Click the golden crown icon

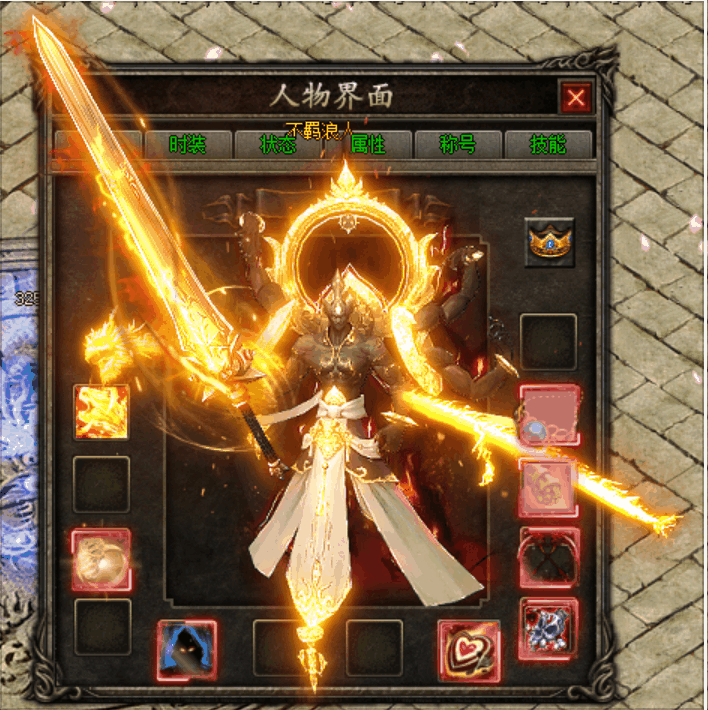tap(550, 242)
